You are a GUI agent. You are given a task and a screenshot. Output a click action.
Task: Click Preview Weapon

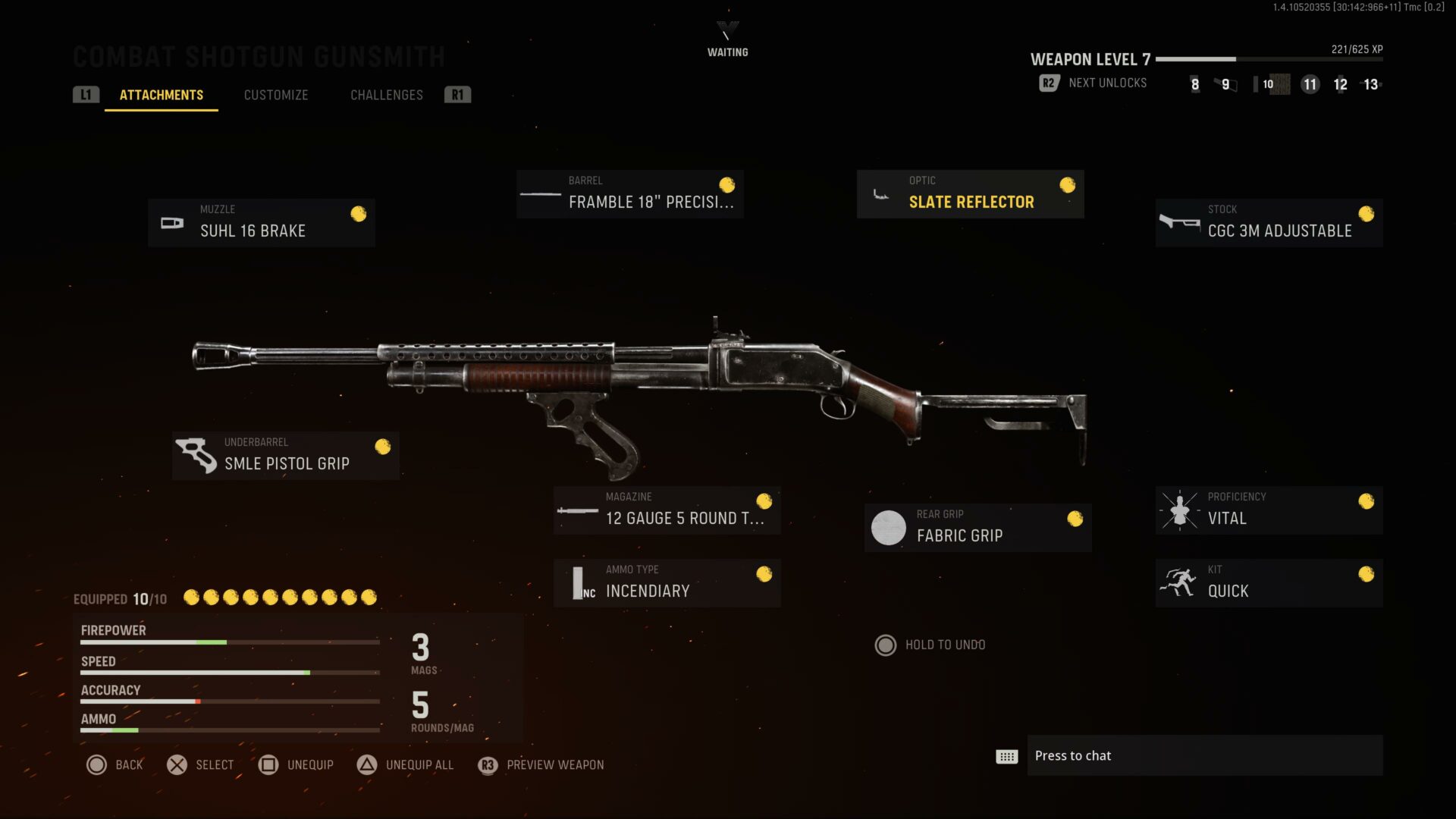(541, 764)
